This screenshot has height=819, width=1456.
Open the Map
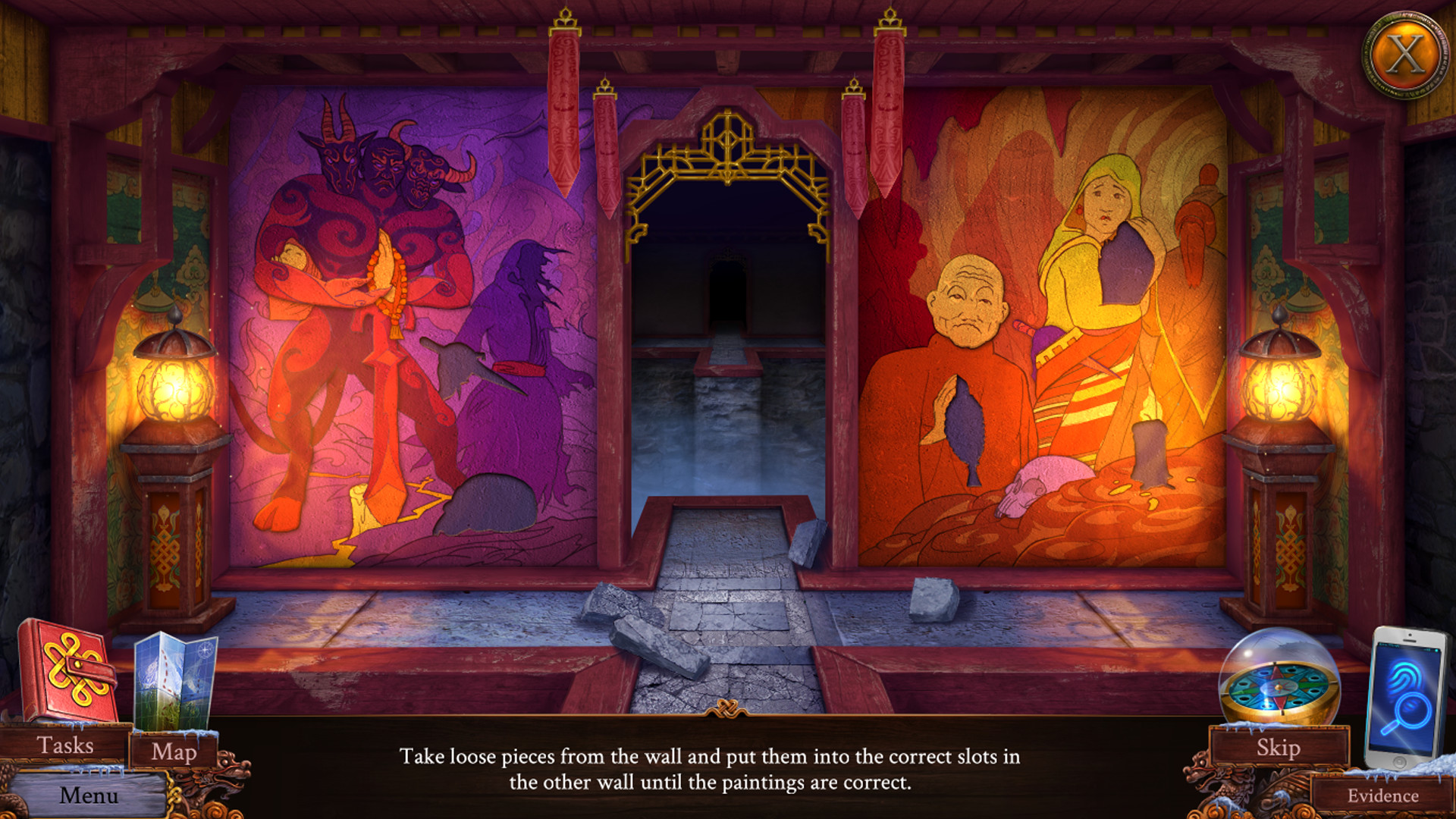pyautogui.click(x=173, y=753)
